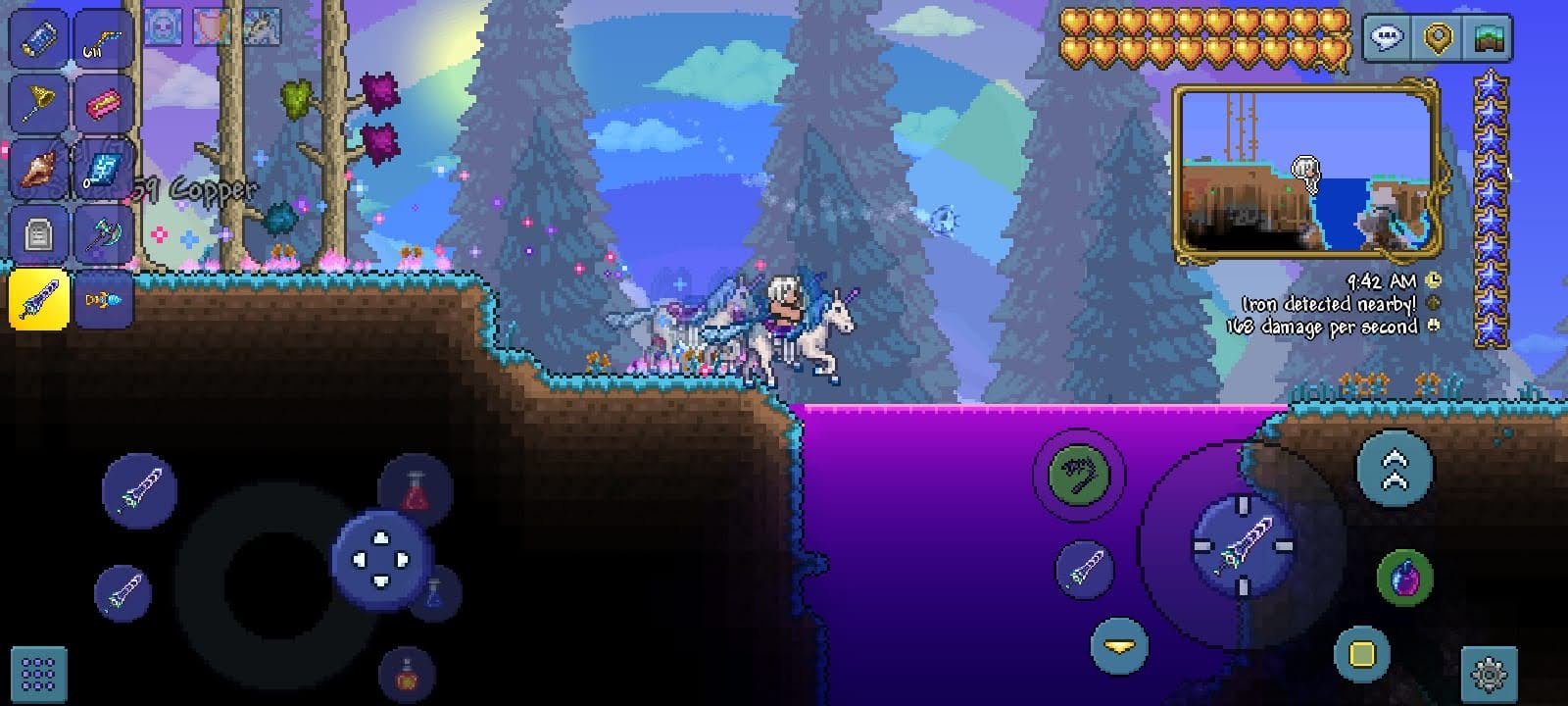The width and height of the screenshot is (1568, 706).
Task: Select the golden bug net slot
Action: (x=39, y=102)
